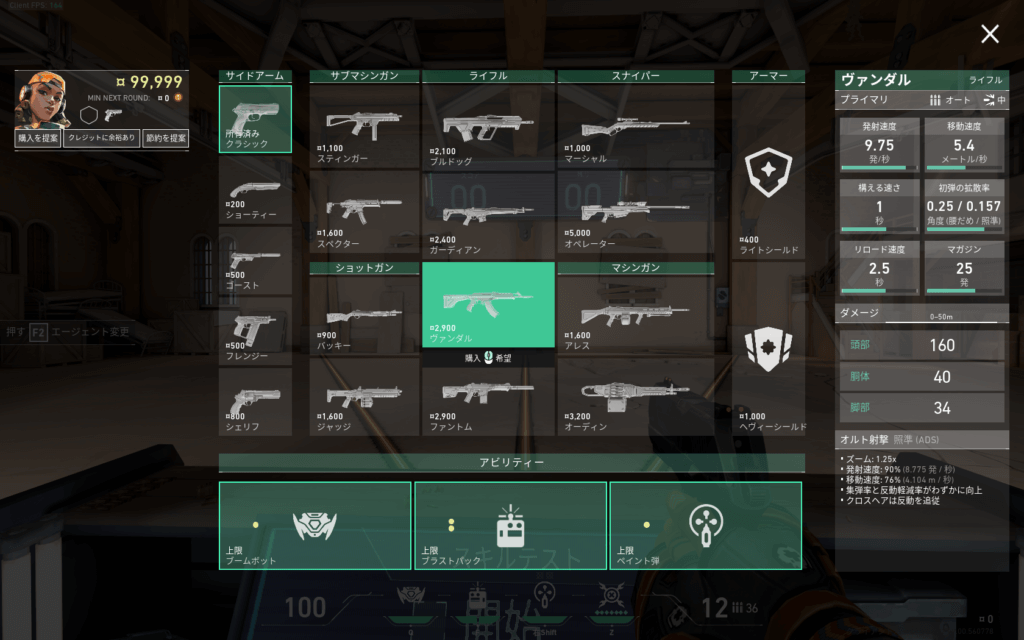The width and height of the screenshot is (1024, 640).
Task: Buy Heavy Shields armor
Action: (768, 360)
